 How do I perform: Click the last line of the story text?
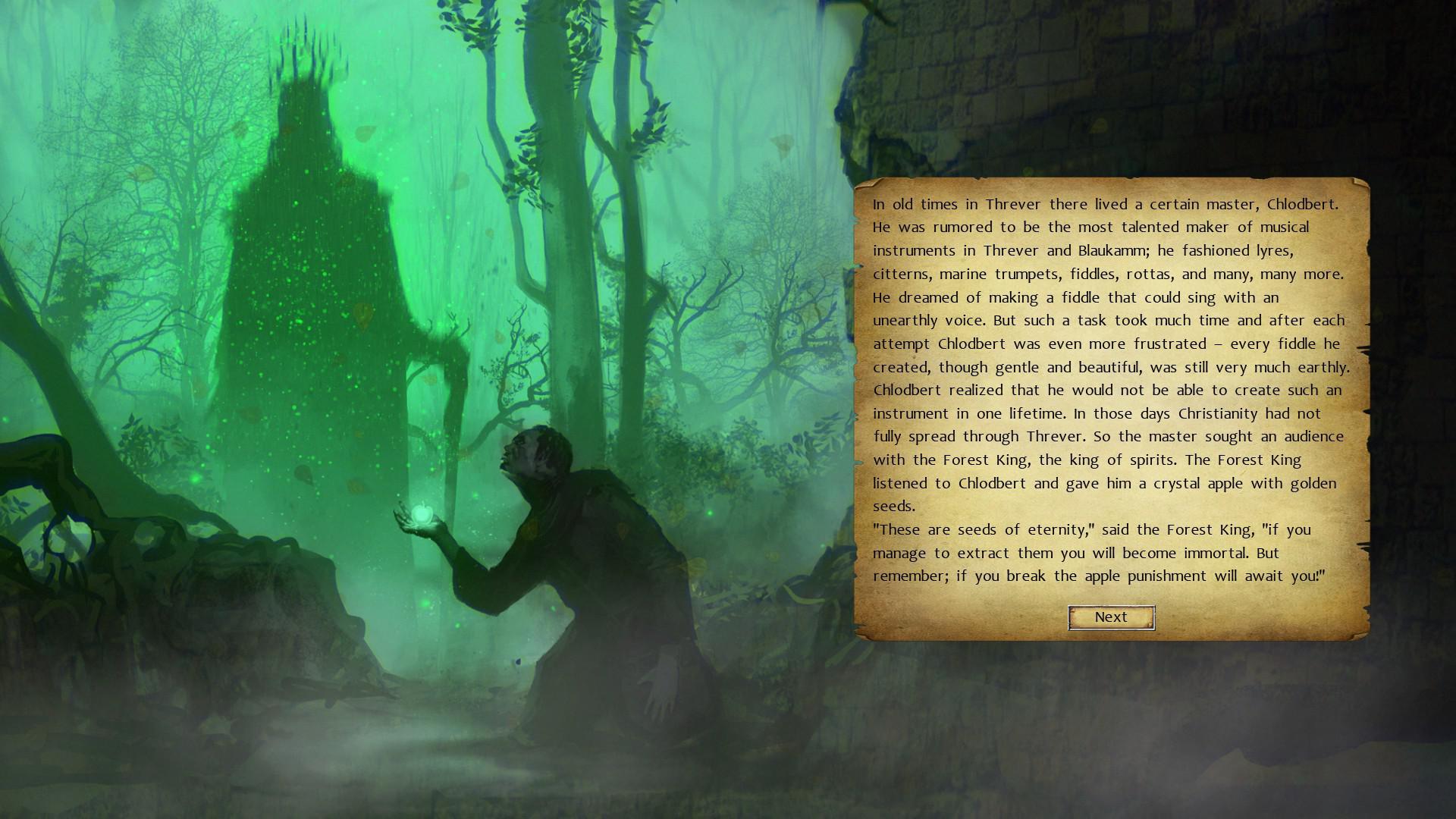point(1100,576)
